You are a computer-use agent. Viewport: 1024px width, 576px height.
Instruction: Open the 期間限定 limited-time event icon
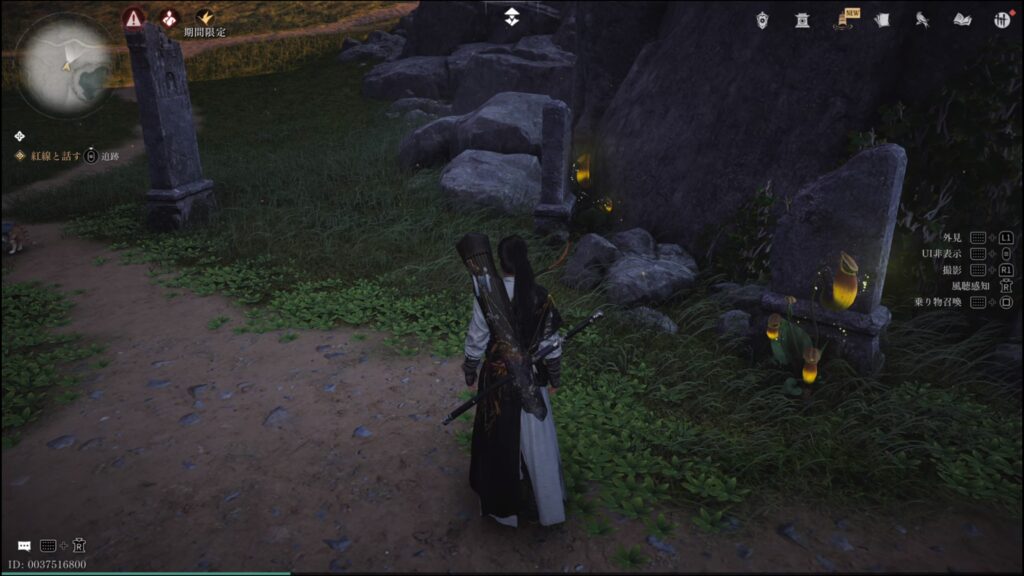(205, 18)
